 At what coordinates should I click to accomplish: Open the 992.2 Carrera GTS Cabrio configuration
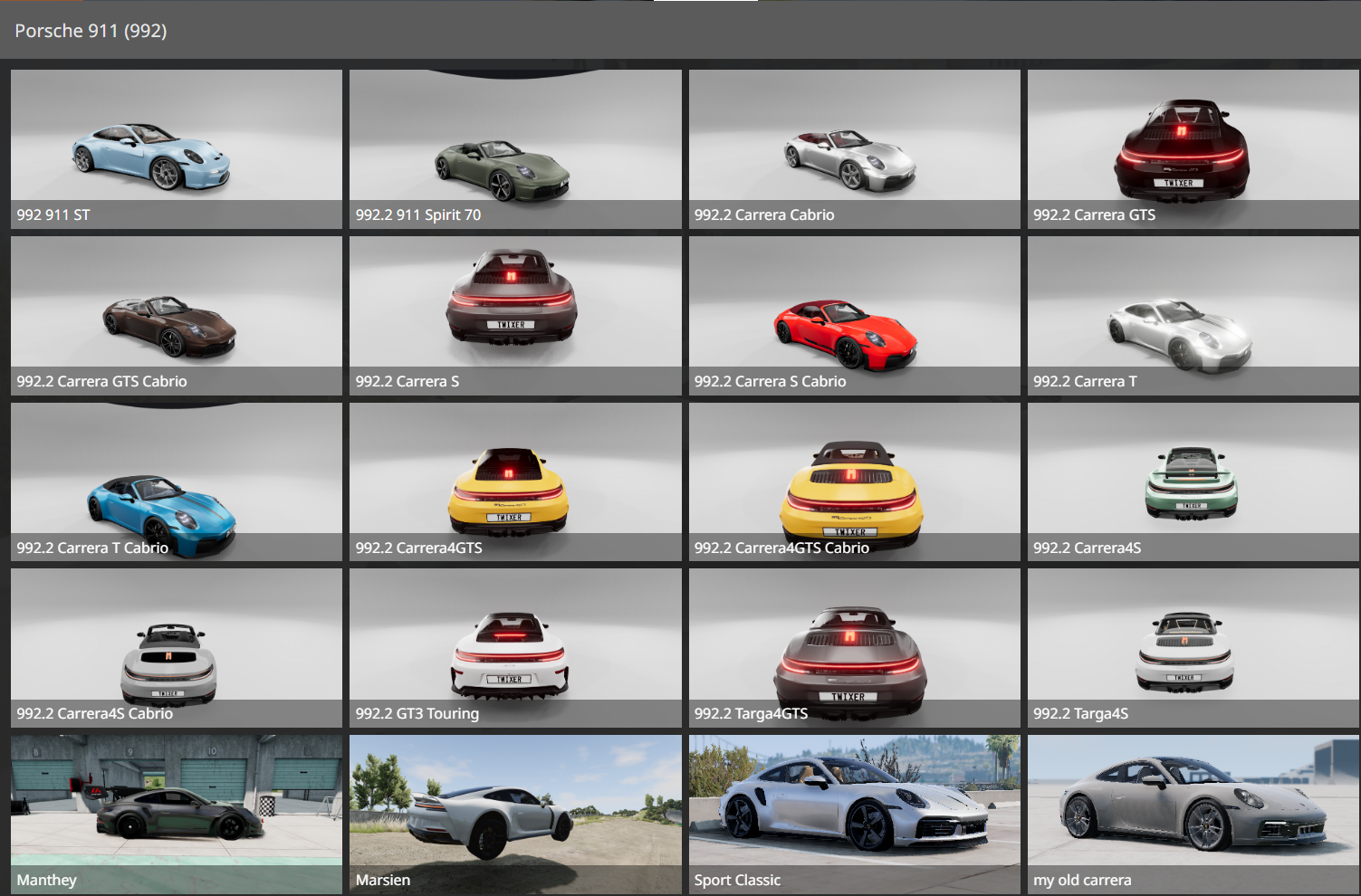point(177,315)
